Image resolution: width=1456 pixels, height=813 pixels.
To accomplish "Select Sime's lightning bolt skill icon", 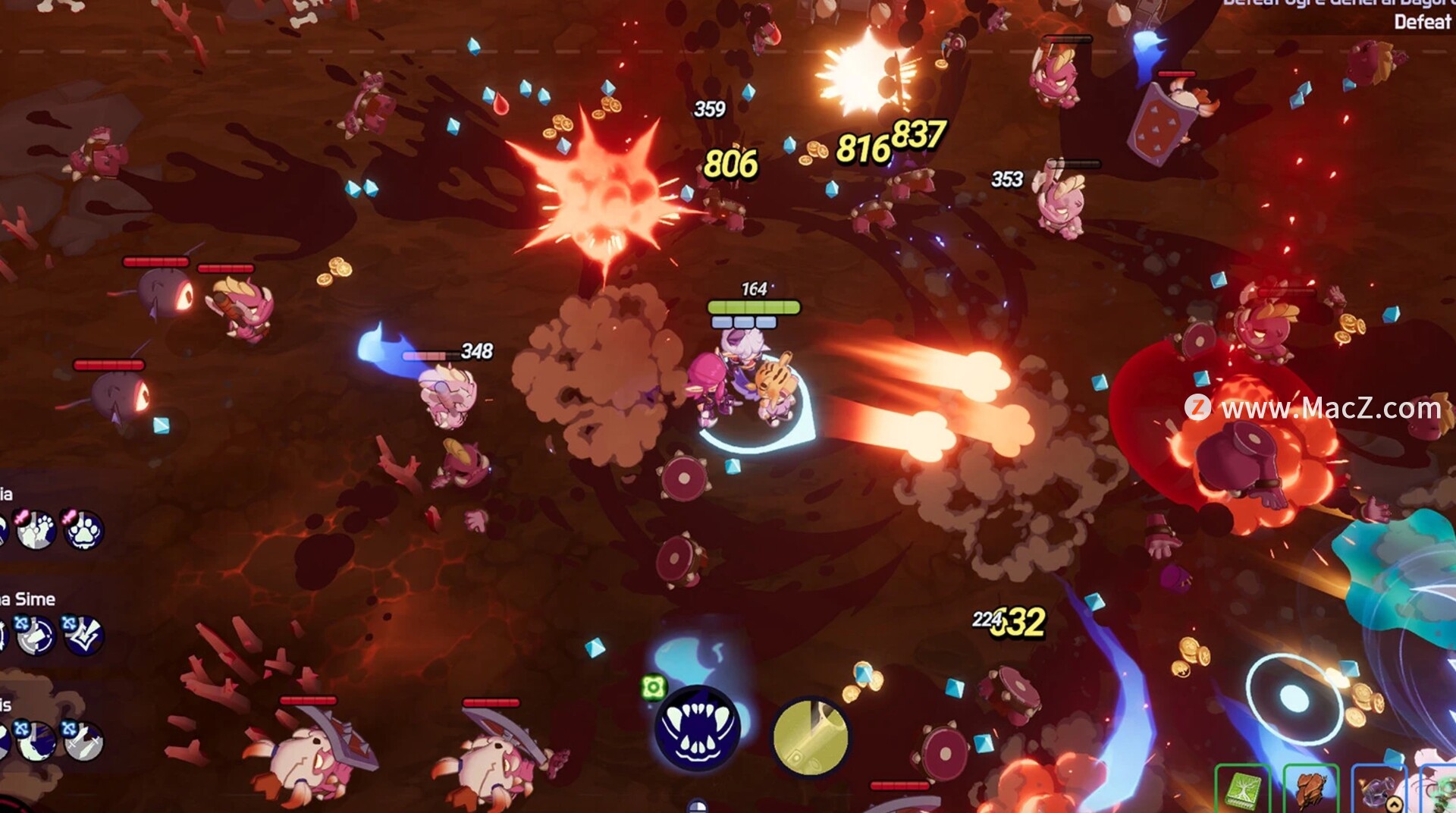I will [82, 636].
